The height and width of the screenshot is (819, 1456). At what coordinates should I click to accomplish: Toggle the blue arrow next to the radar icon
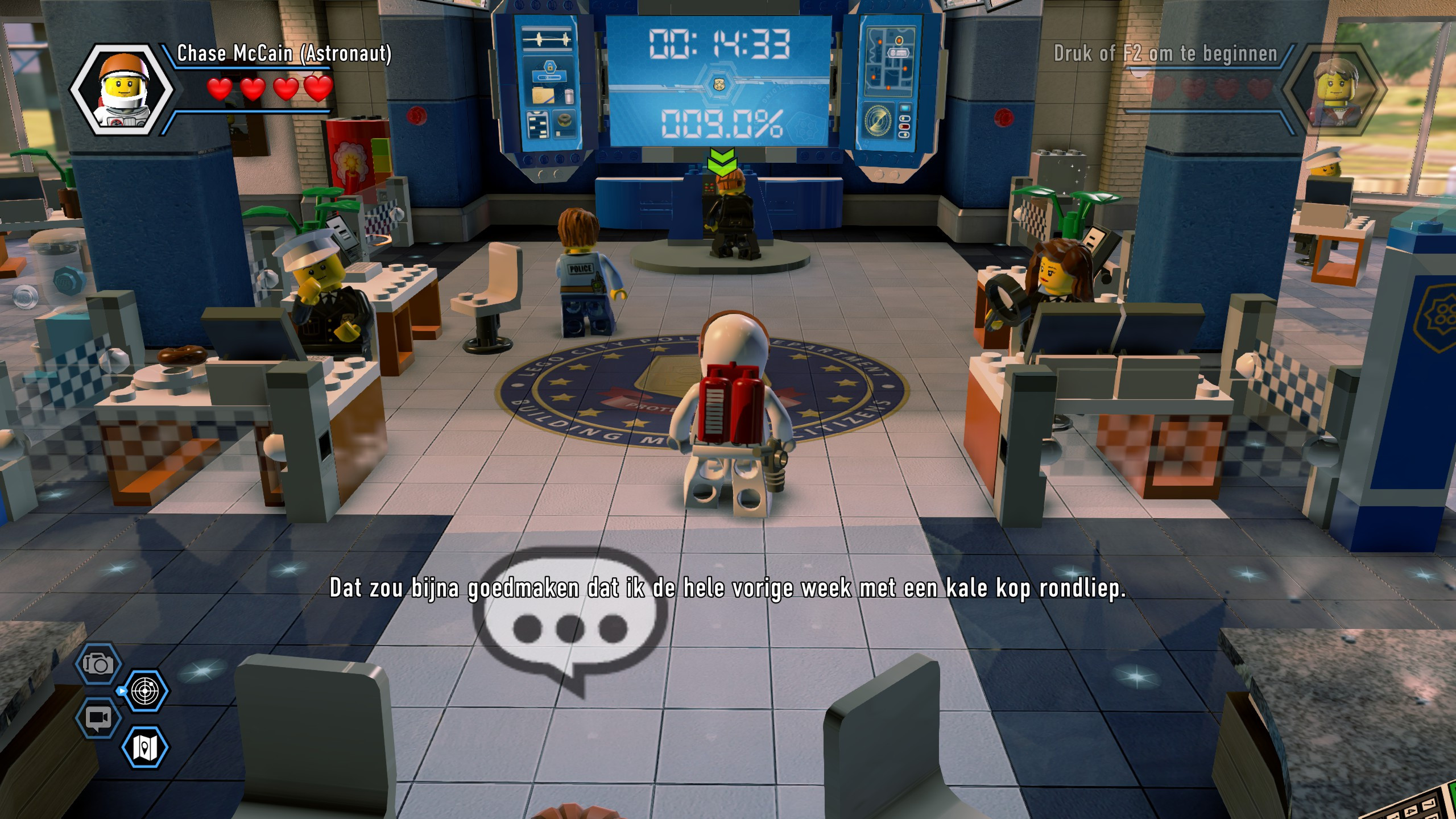(121, 690)
